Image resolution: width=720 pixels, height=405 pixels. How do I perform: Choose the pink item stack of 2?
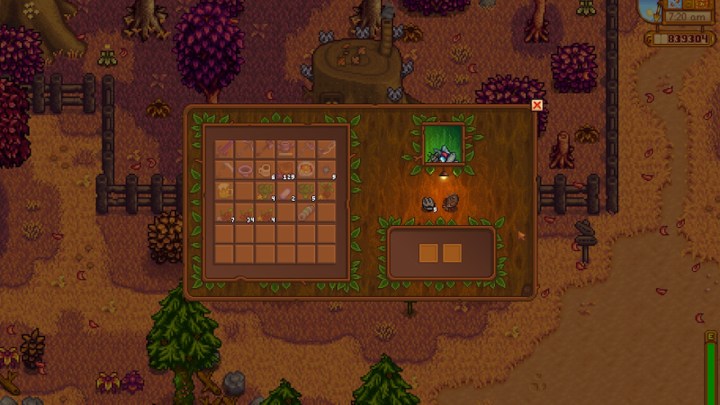coord(286,190)
